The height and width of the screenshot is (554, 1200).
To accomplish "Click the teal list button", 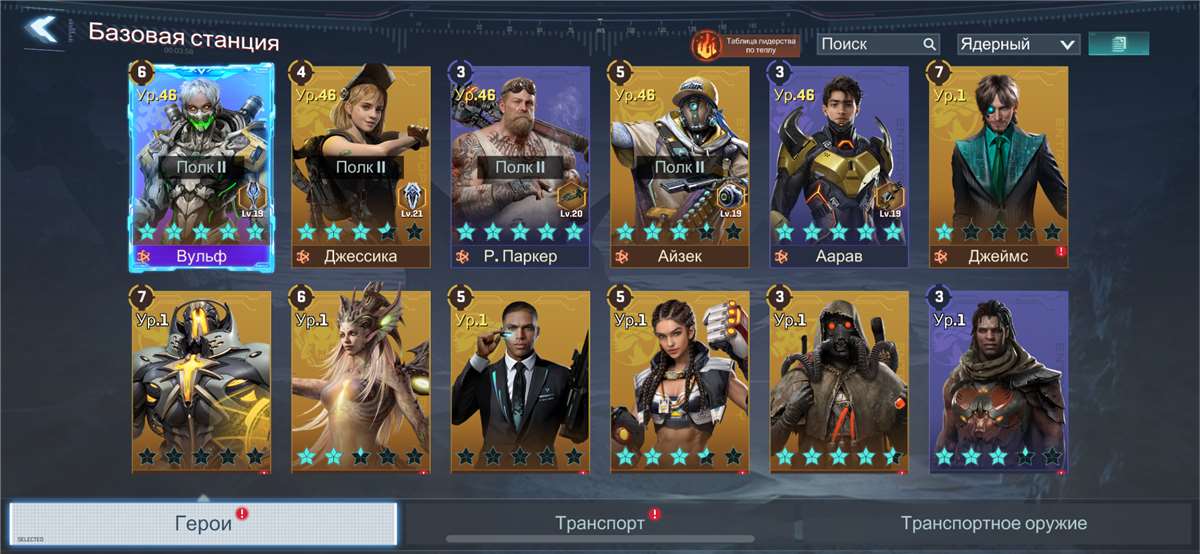I will coord(1118,44).
